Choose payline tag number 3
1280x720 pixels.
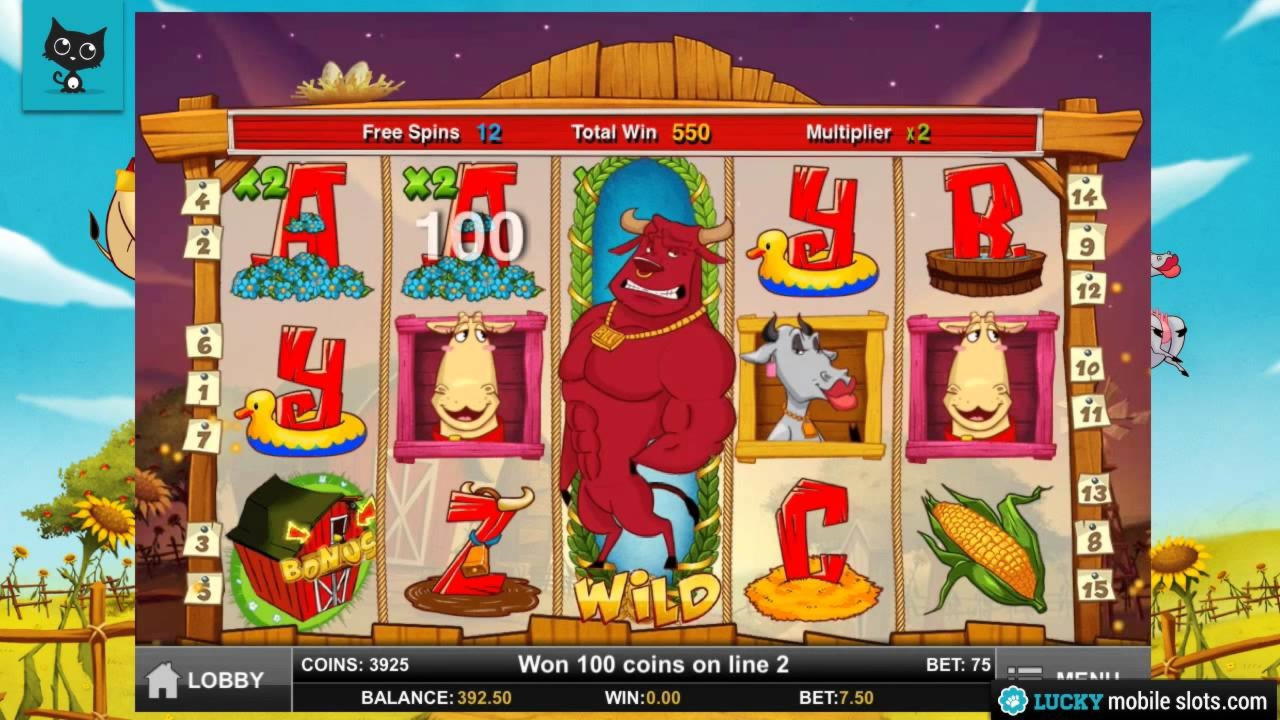[x=203, y=541]
